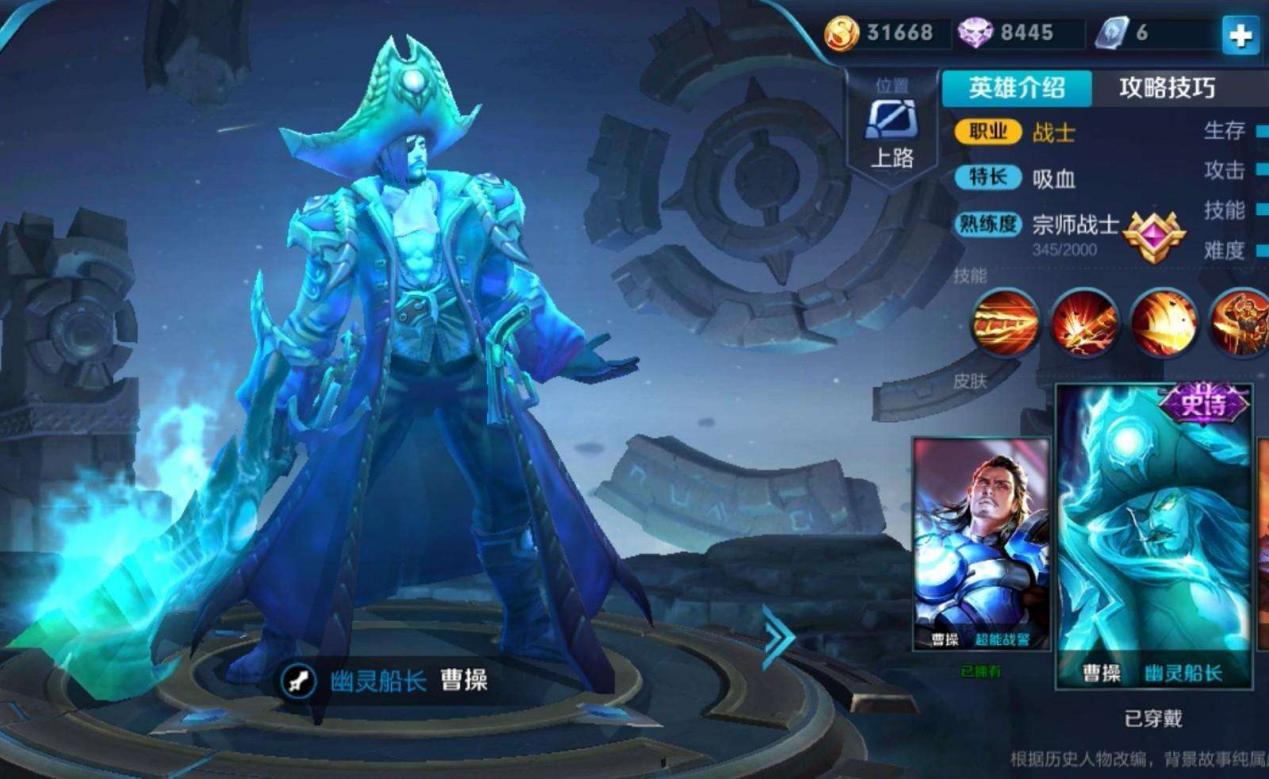This screenshot has width=1269, height=779.
Task: Tap the purple diamond currency icon
Action: tap(974, 33)
